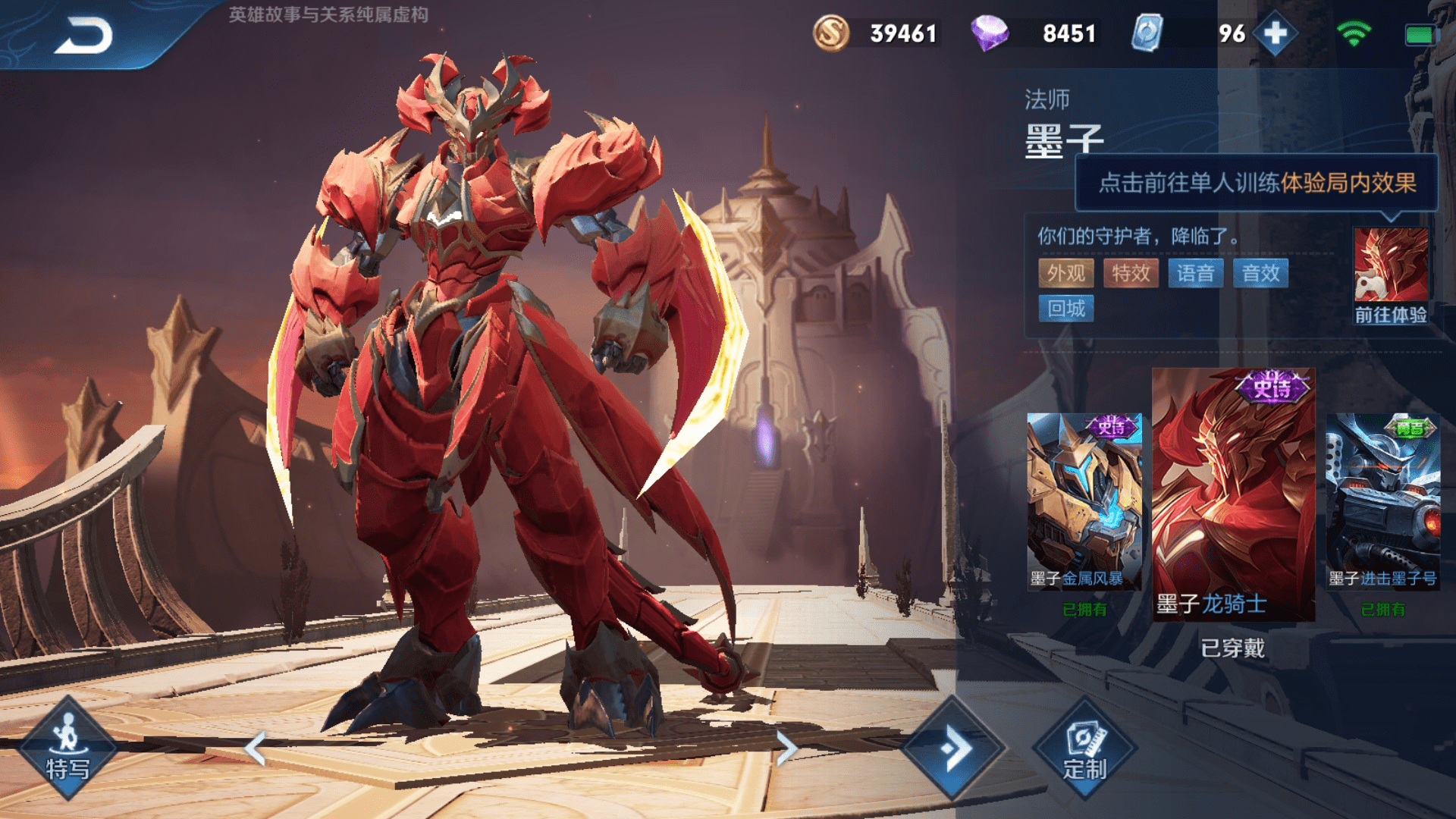Click the purple diamond currency icon

[990, 33]
